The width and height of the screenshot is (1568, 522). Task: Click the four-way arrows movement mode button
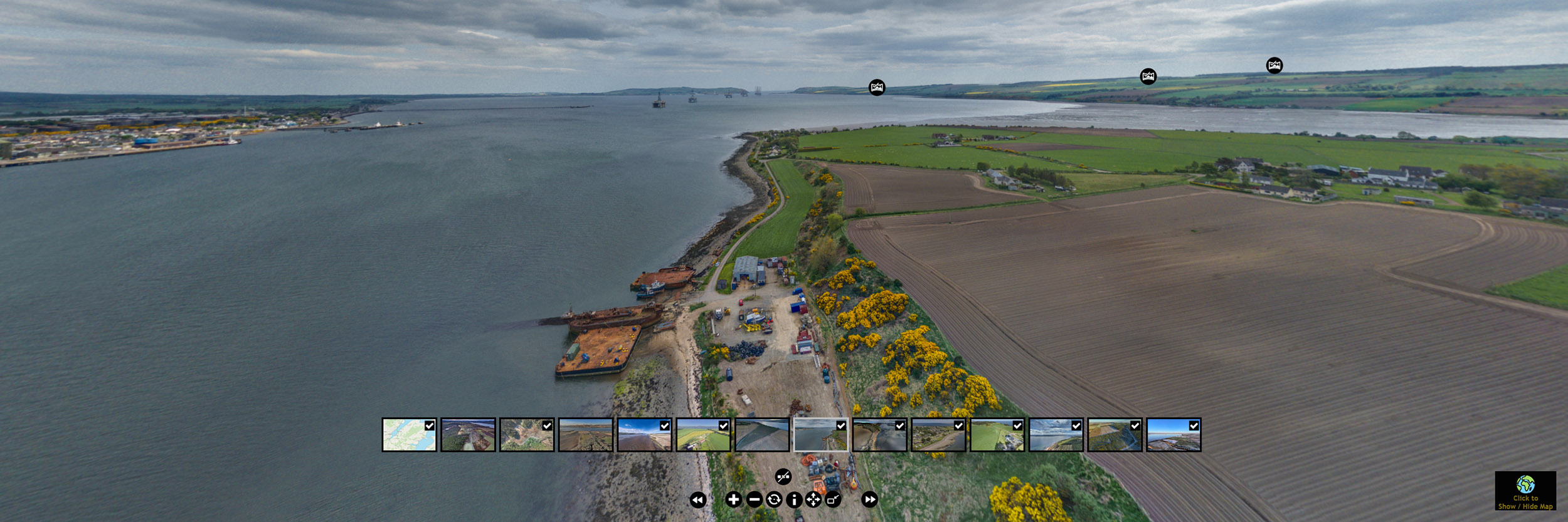point(813,499)
